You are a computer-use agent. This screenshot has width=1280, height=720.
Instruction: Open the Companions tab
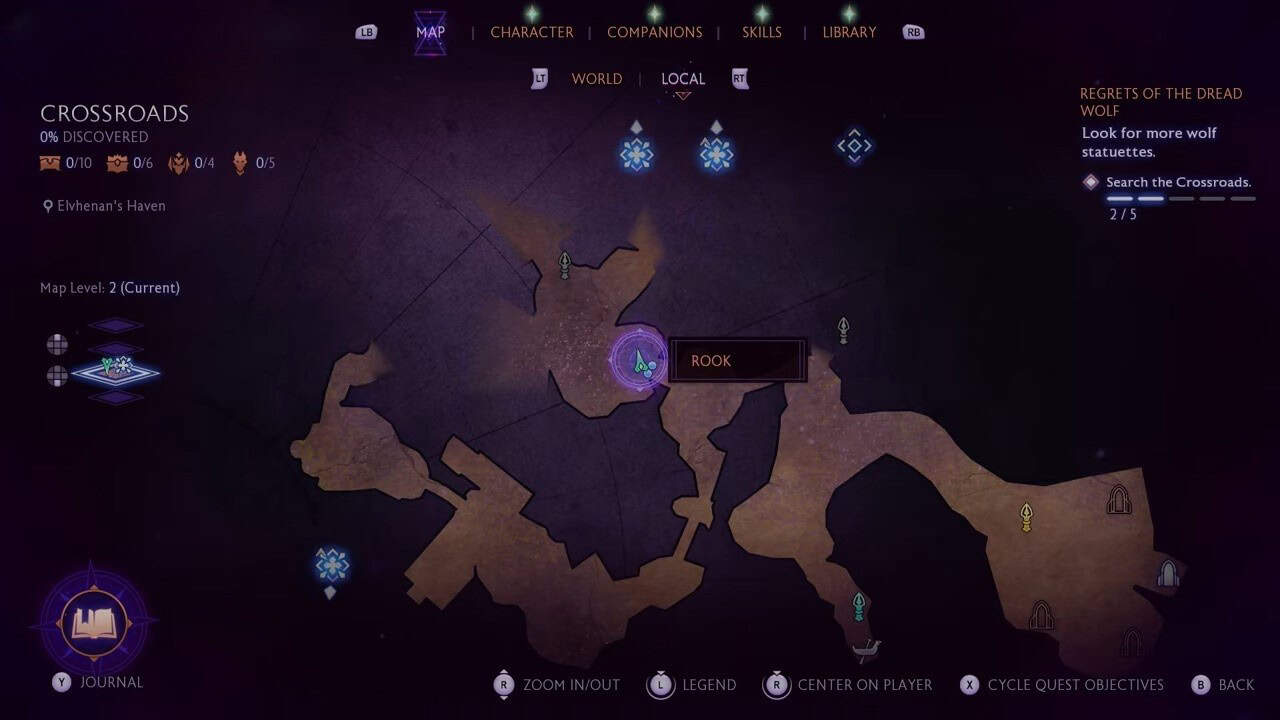point(654,32)
